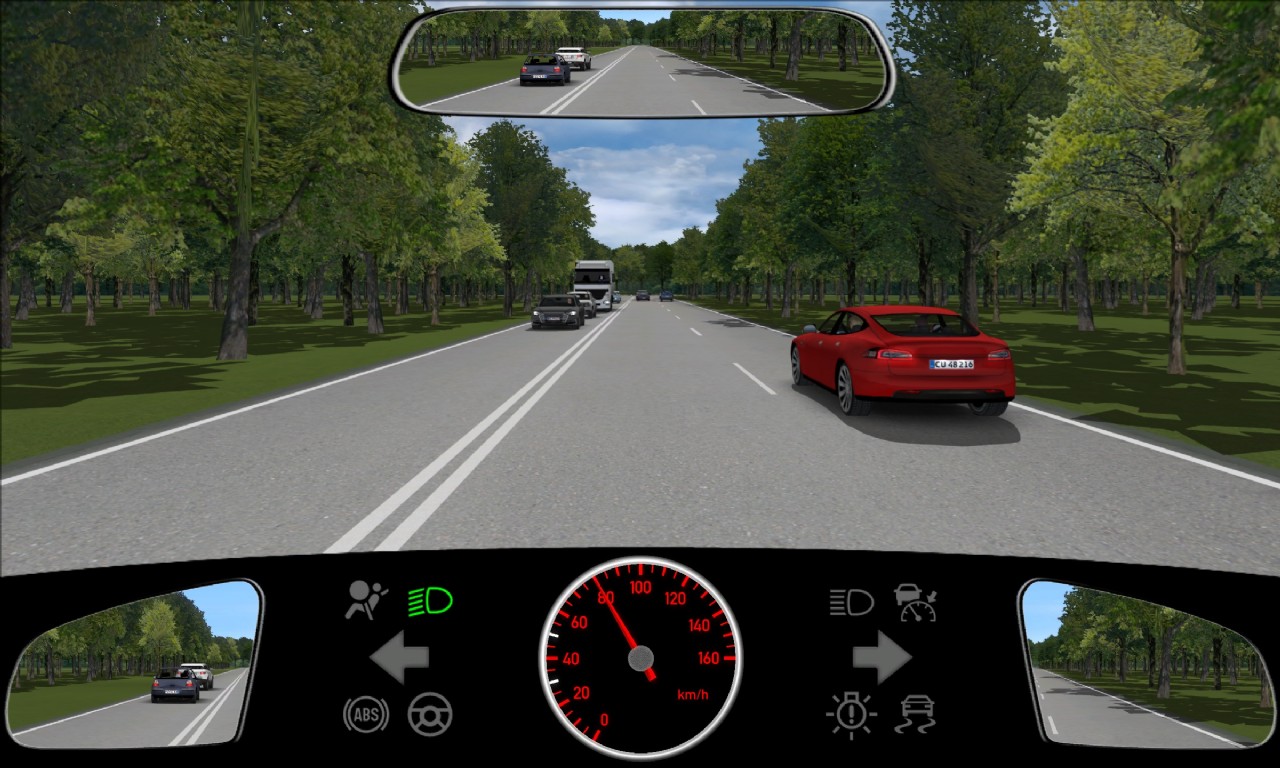
Task: Click the bulb failure warning icon
Action: (x=851, y=715)
